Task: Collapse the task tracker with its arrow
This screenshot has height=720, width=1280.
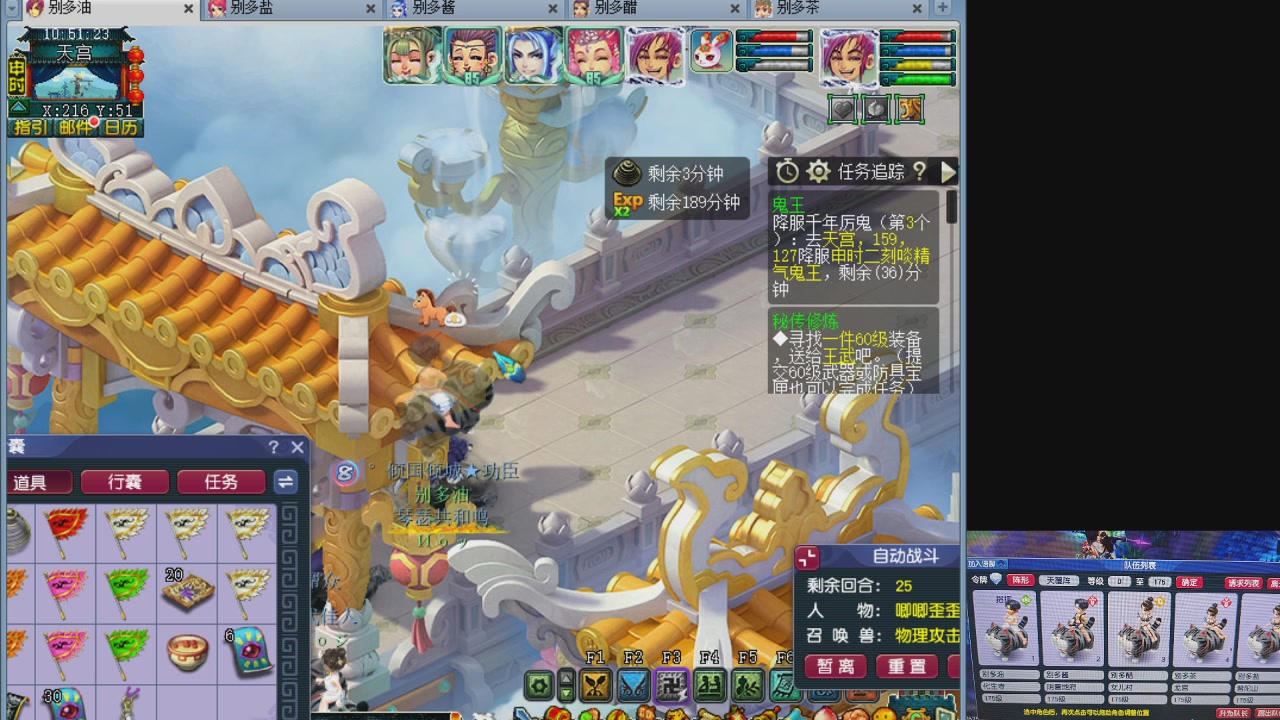Action: tap(948, 171)
